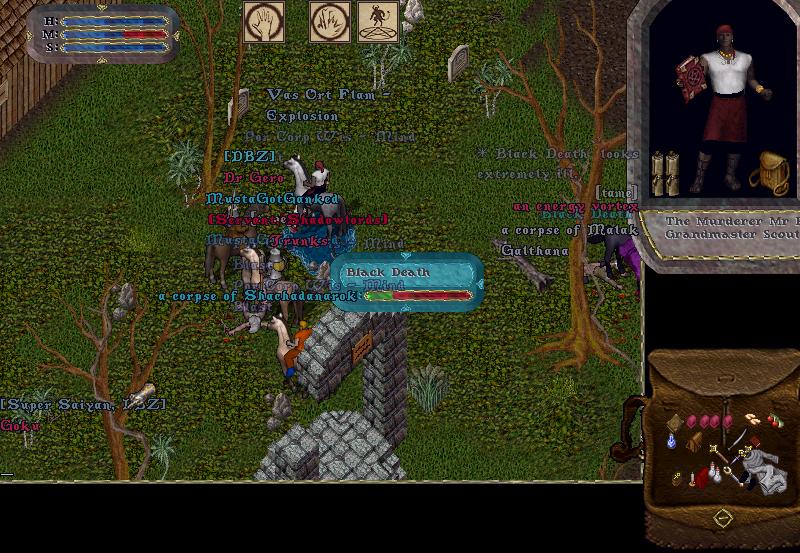Pick the blue potion in the backpack
This screenshot has width=800, height=553.
(x=670, y=440)
